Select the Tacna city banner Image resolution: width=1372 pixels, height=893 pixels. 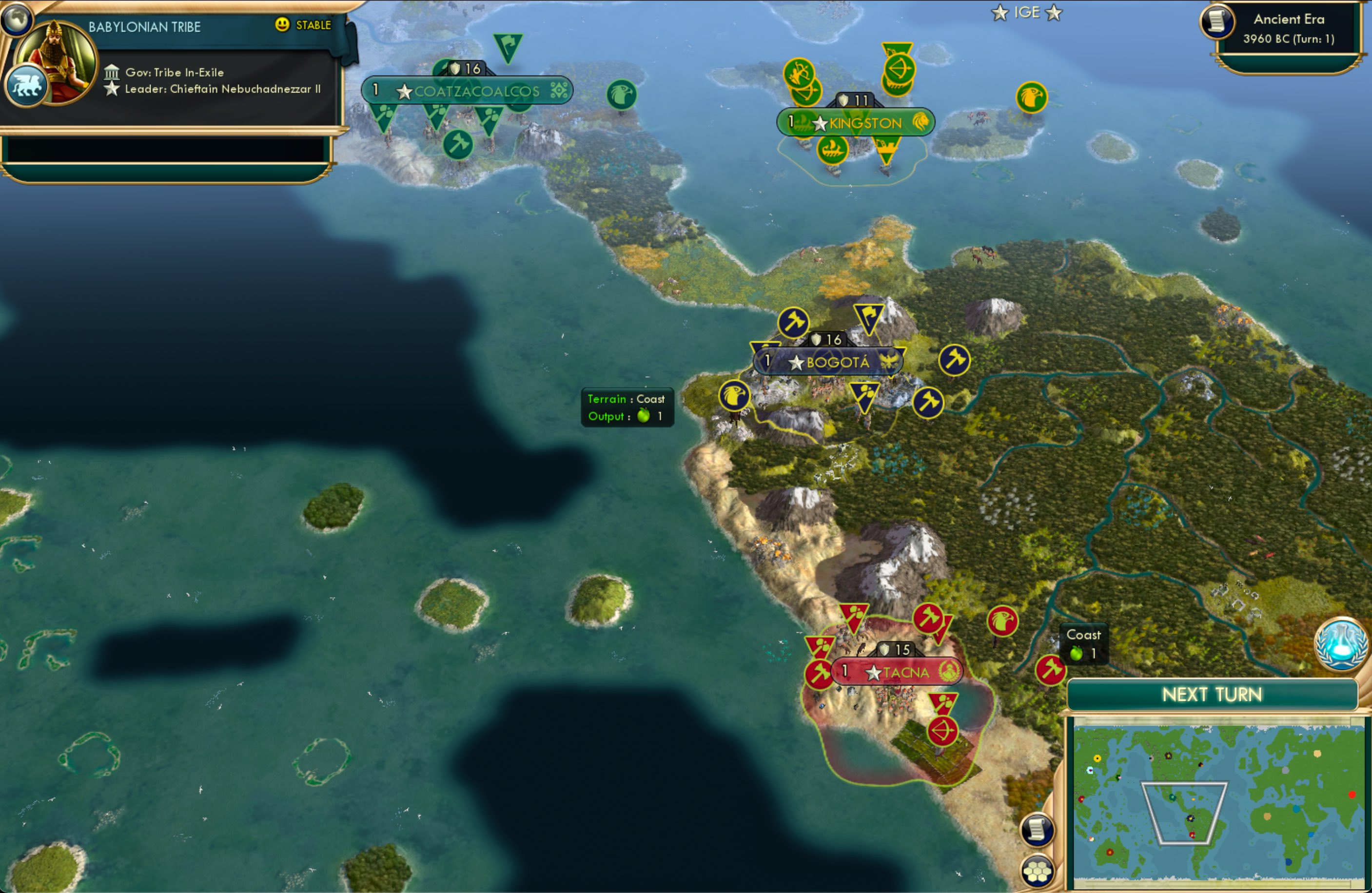click(898, 672)
